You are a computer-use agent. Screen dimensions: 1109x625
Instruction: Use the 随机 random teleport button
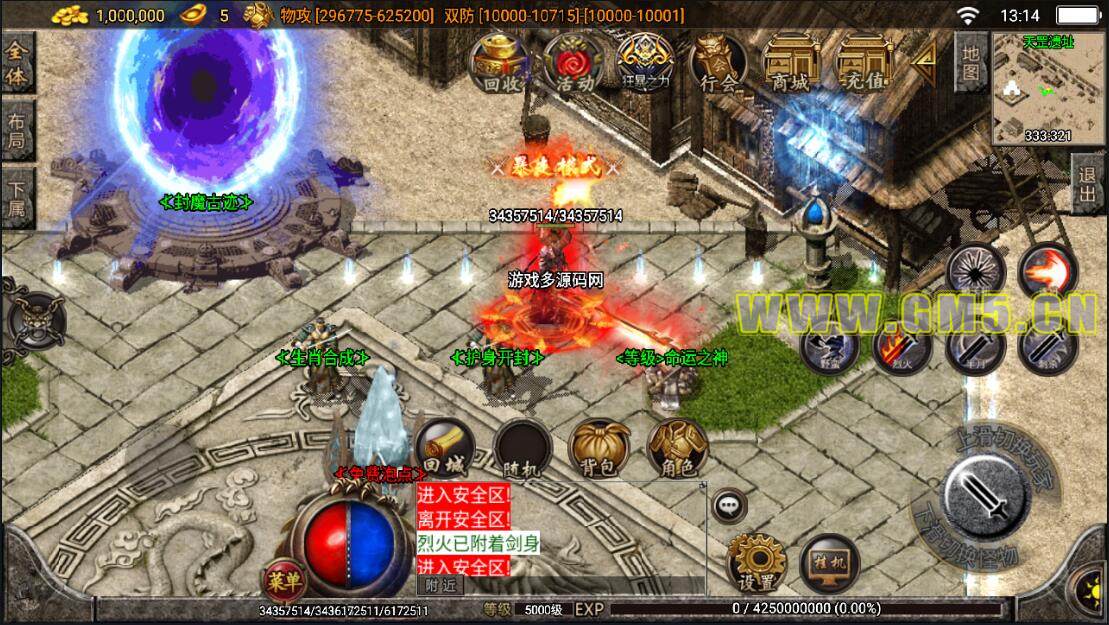[523, 446]
